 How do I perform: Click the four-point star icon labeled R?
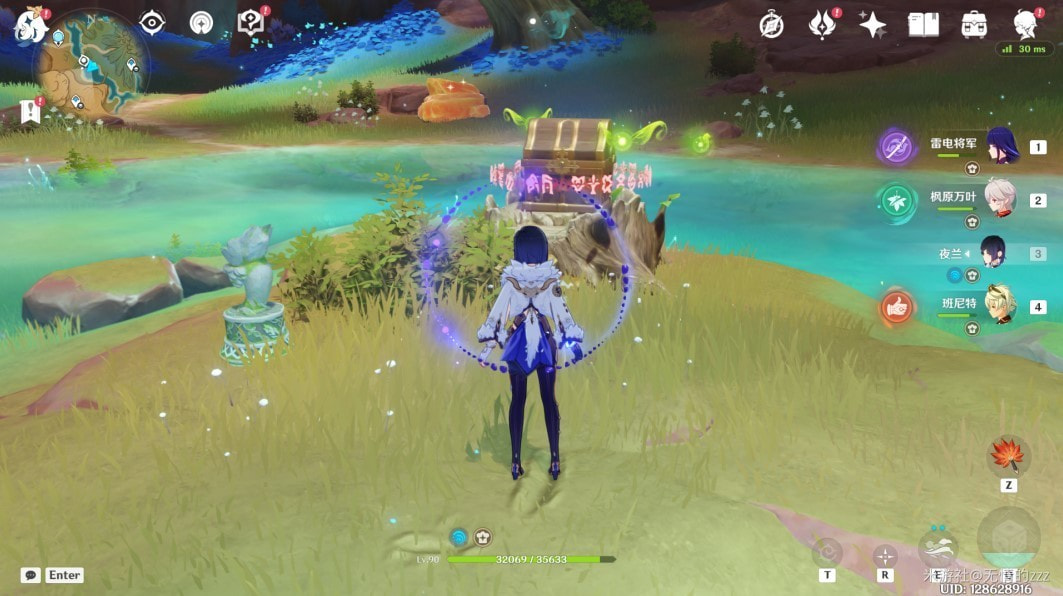tap(885, 555)
